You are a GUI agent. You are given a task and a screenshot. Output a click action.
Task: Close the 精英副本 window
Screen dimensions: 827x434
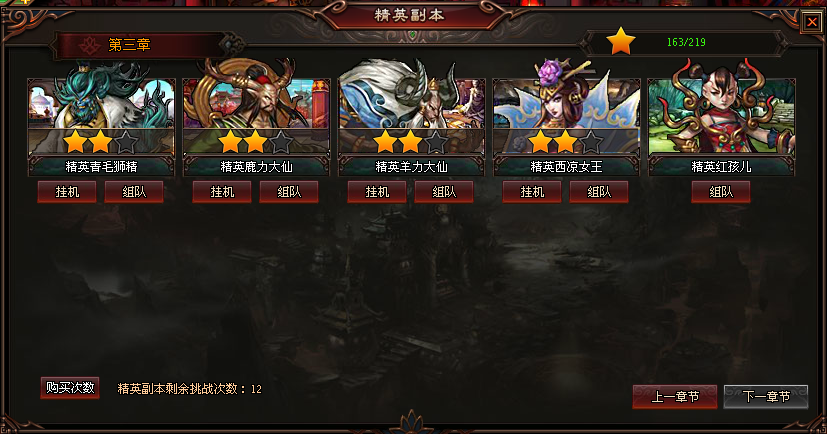tap(811, 21)
